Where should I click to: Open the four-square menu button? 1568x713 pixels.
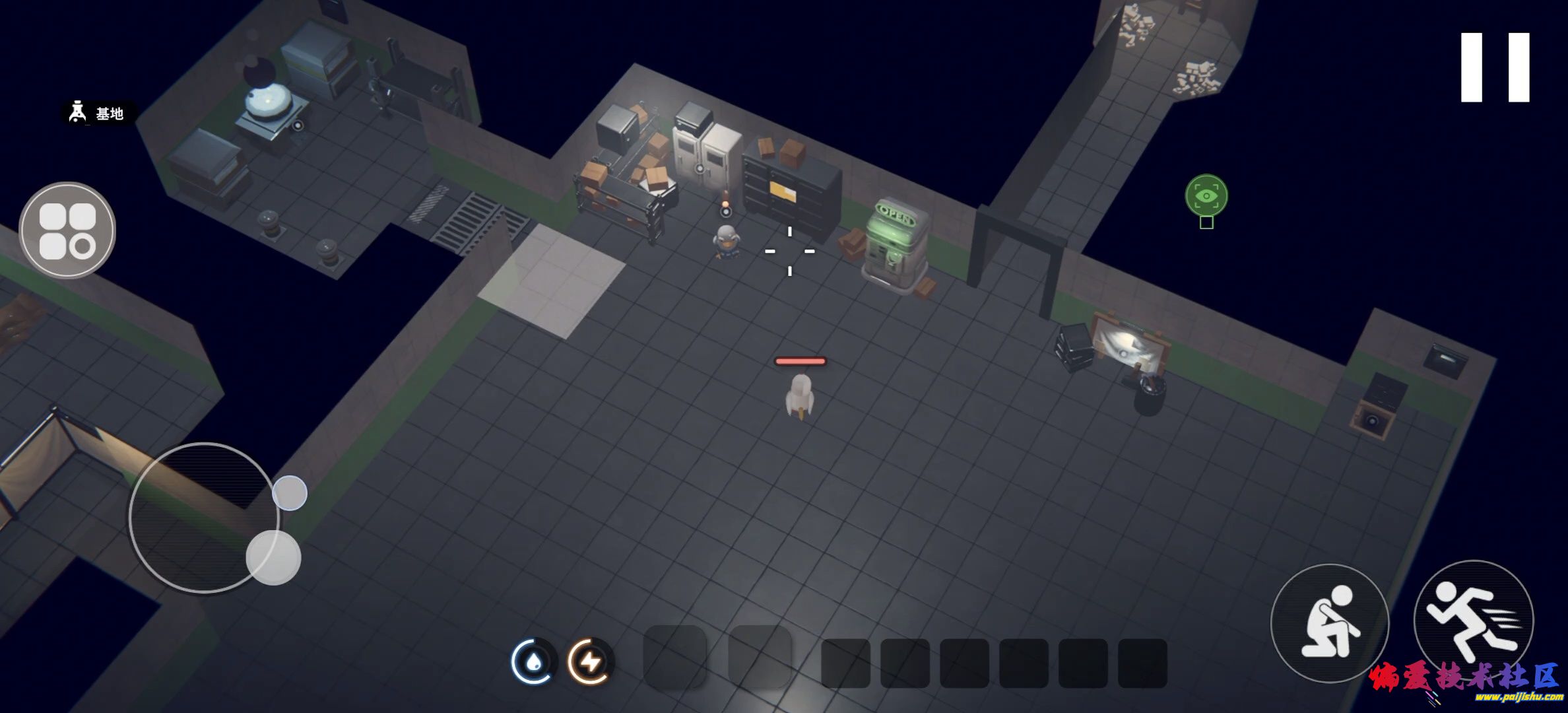pos(67,230)
